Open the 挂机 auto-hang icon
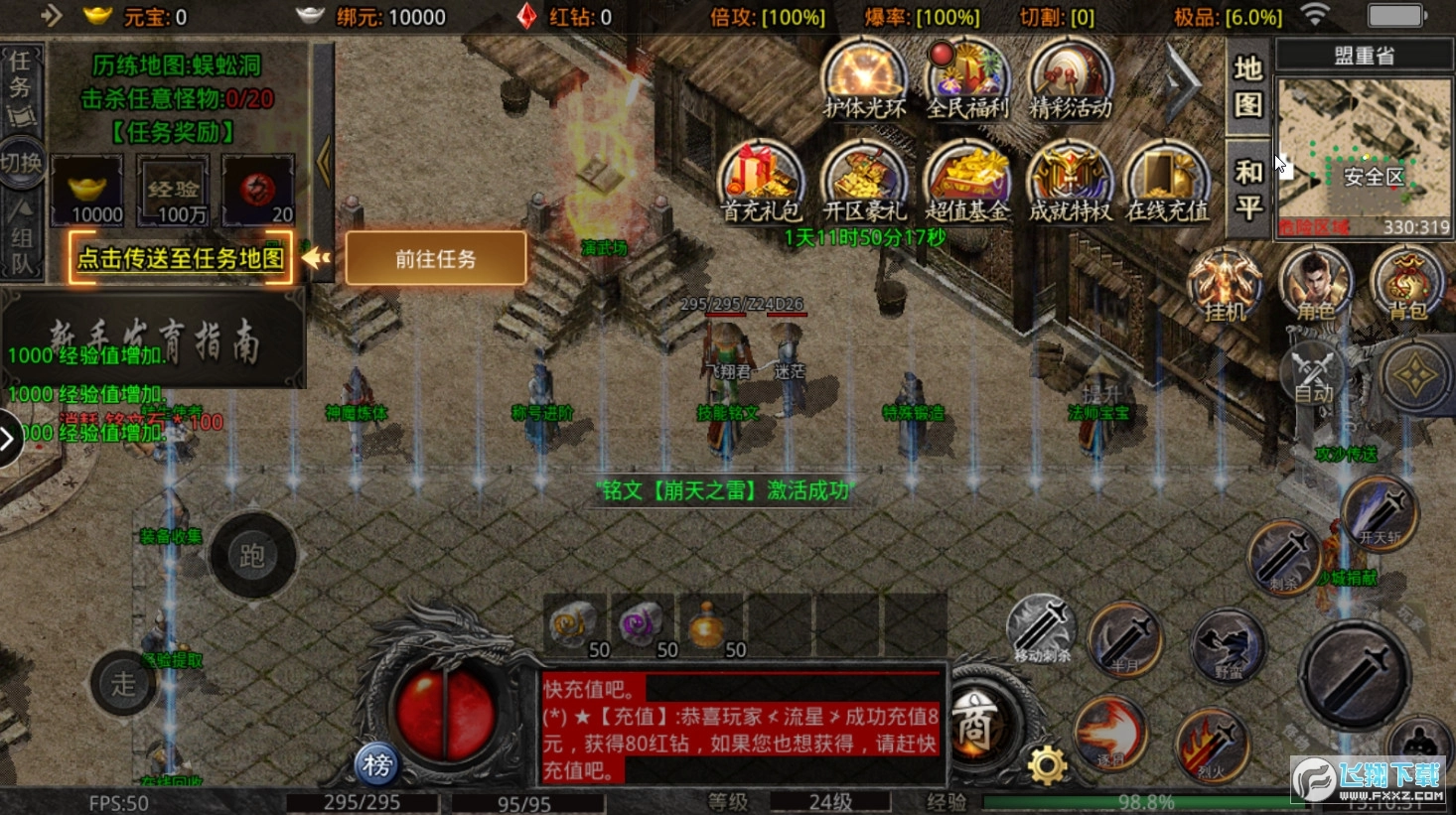 point(1224,285)
